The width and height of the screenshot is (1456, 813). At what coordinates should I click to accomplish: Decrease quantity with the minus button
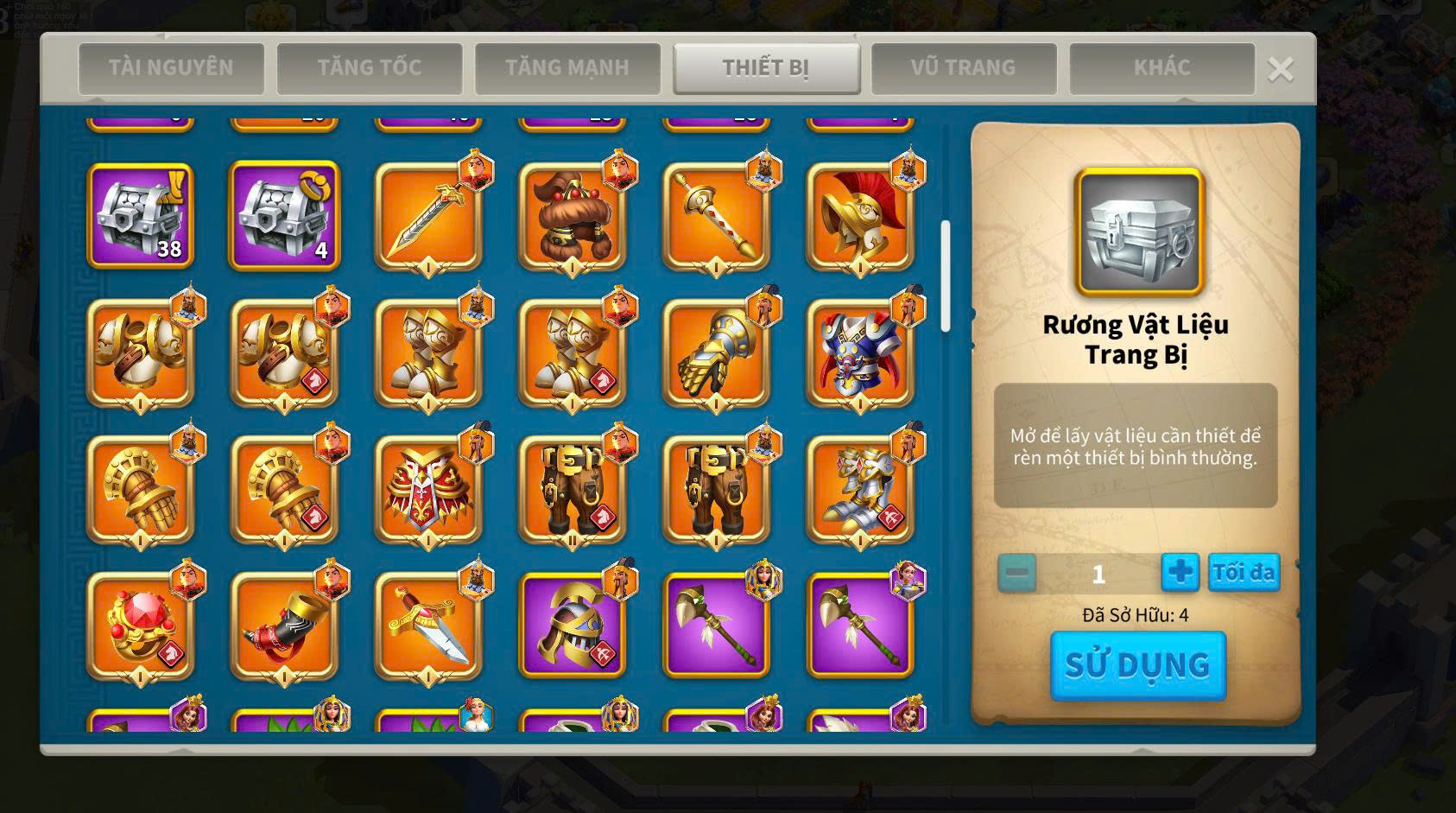click(x=1017, y=572)
